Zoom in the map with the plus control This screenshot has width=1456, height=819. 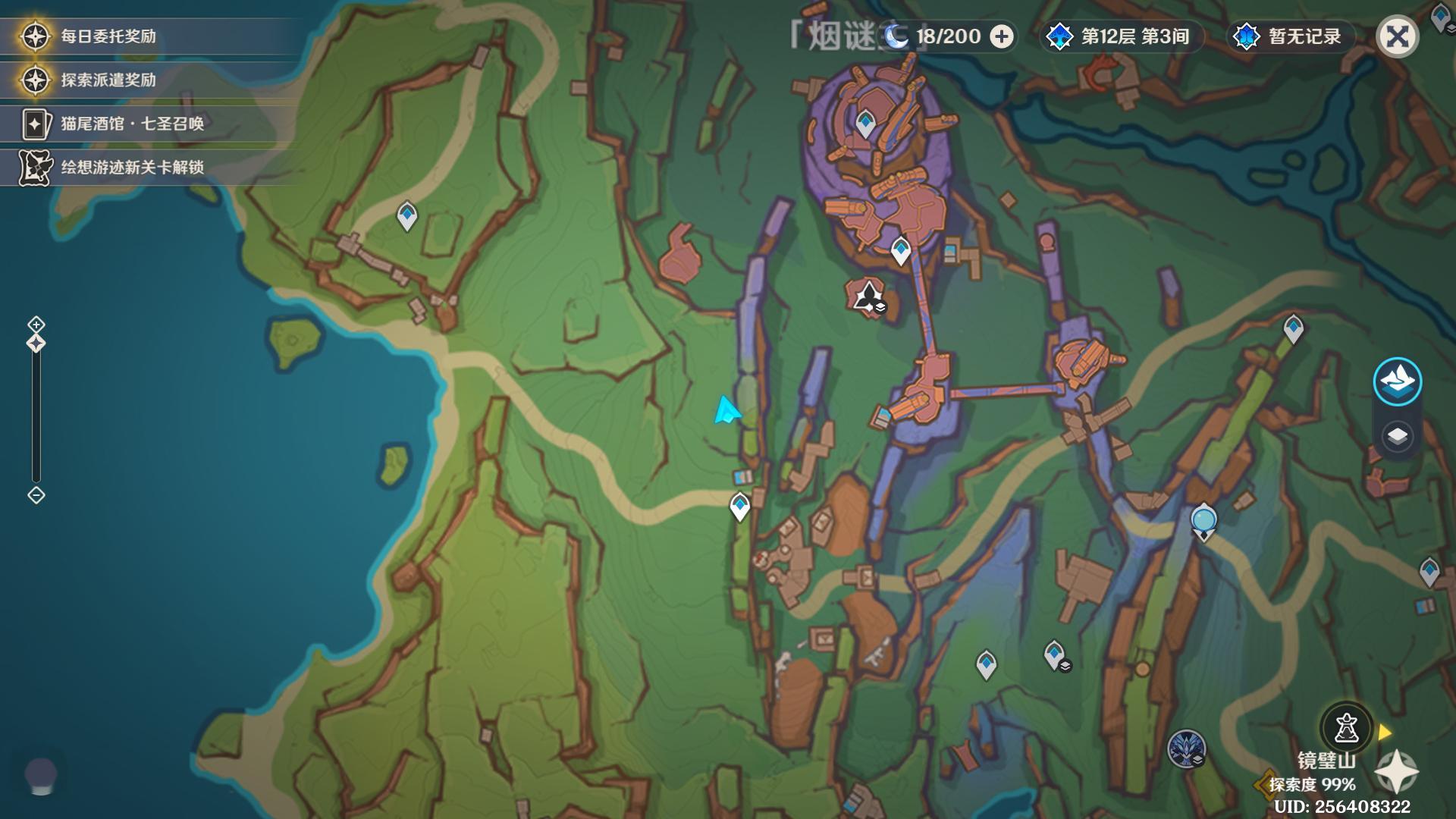point(36,325)
